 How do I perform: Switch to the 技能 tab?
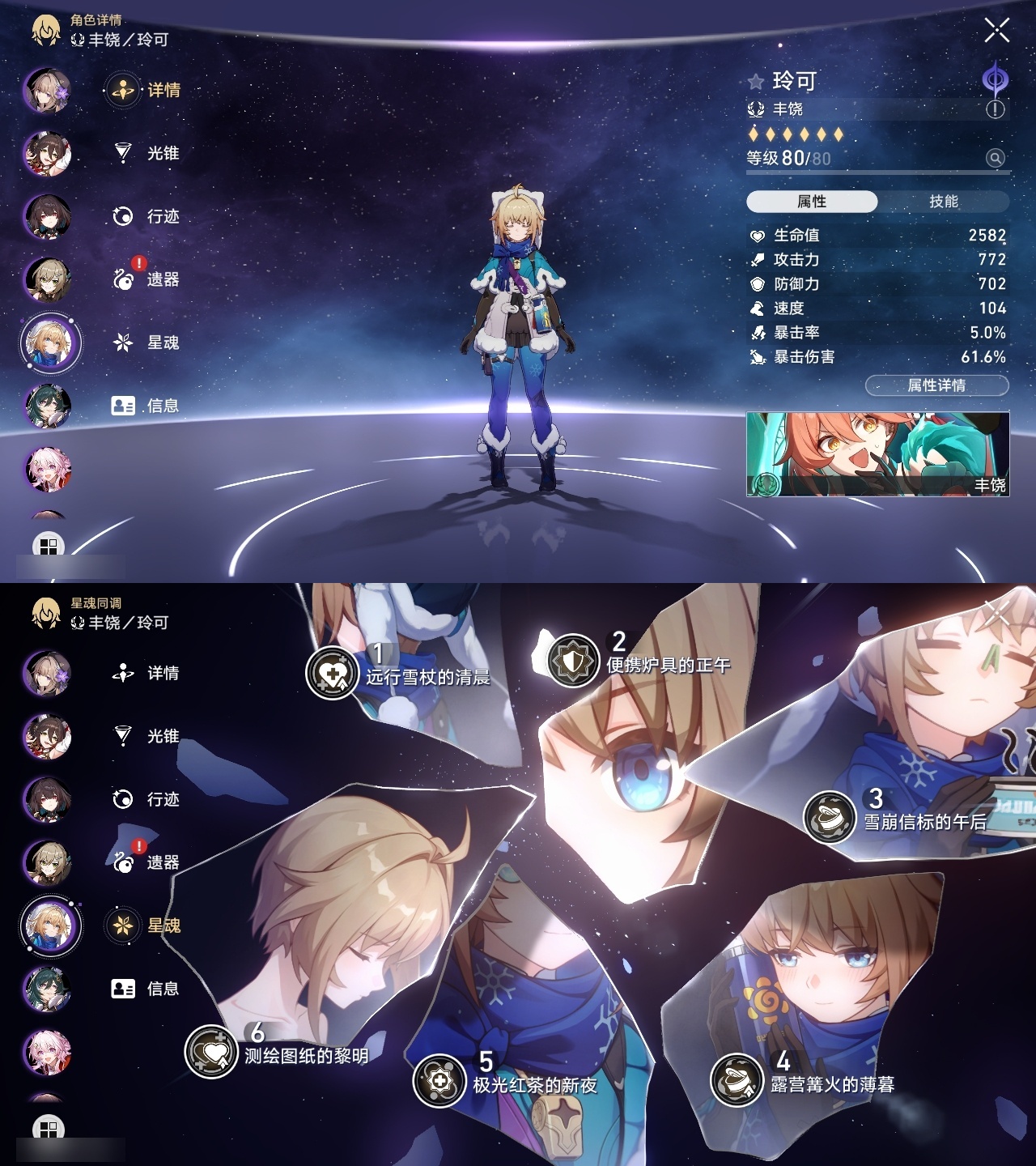945,199
